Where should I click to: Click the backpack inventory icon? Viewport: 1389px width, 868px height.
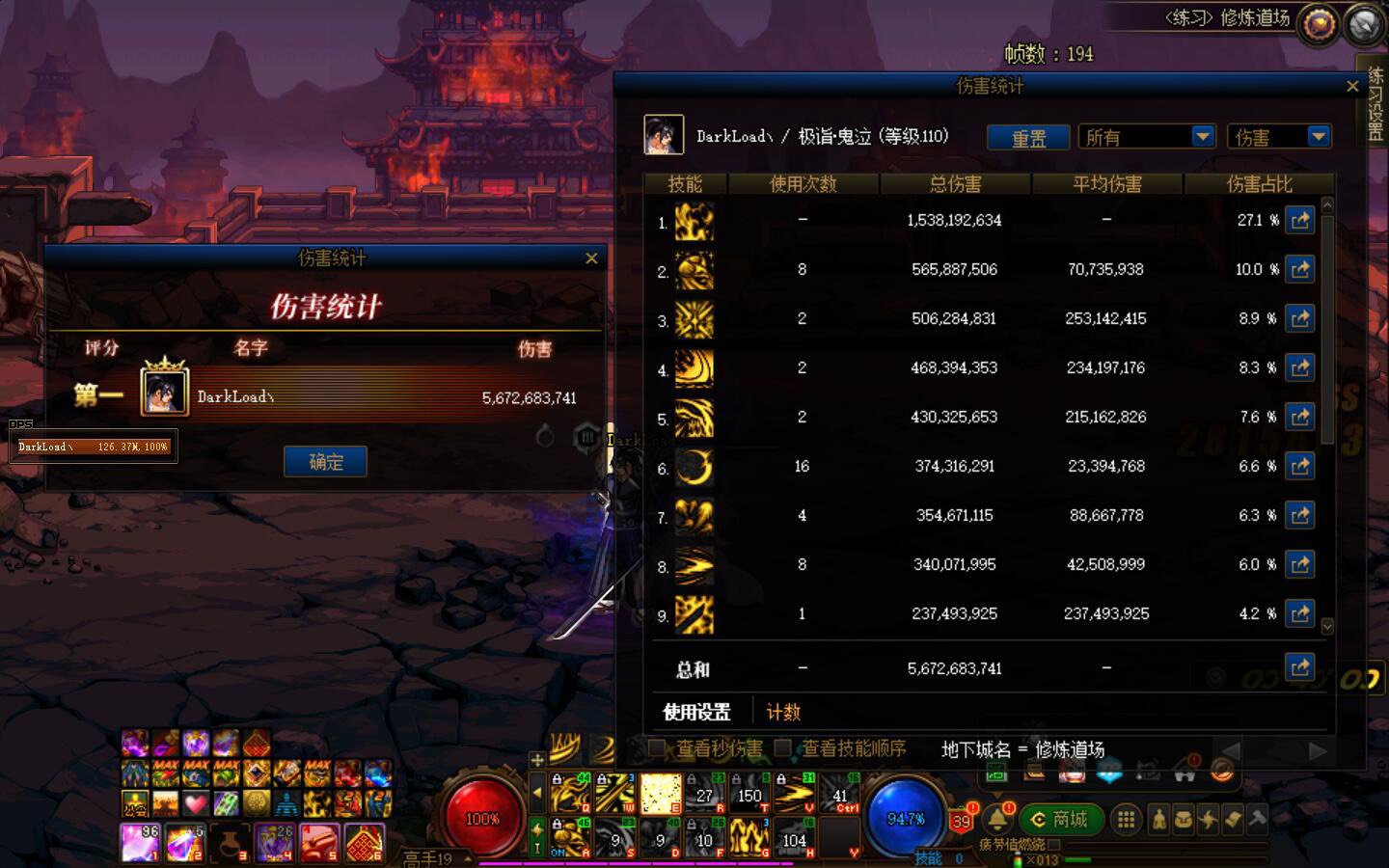click(1183, 818)
